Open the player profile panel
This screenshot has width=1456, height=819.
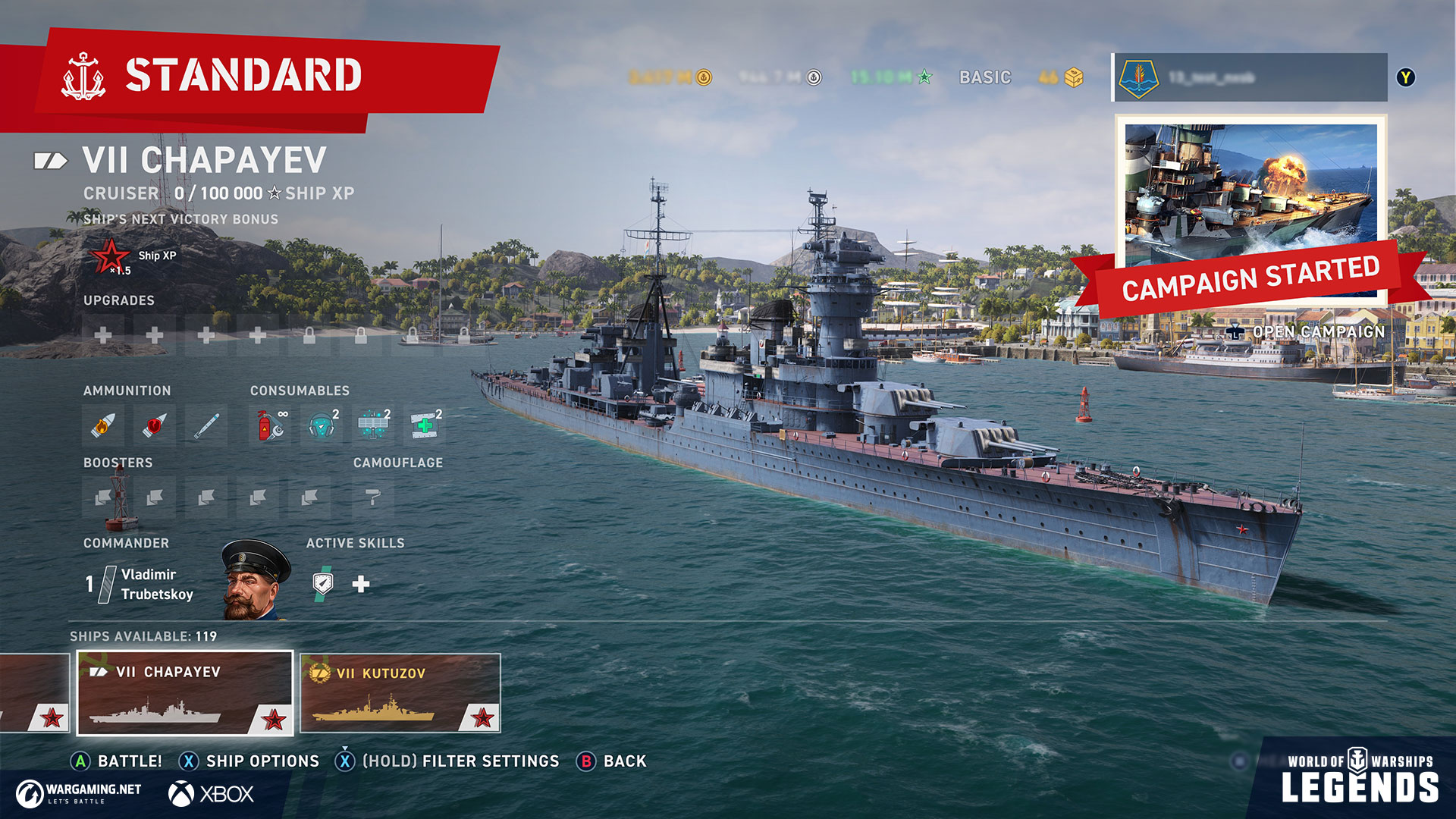click(x=1250, y=77)
